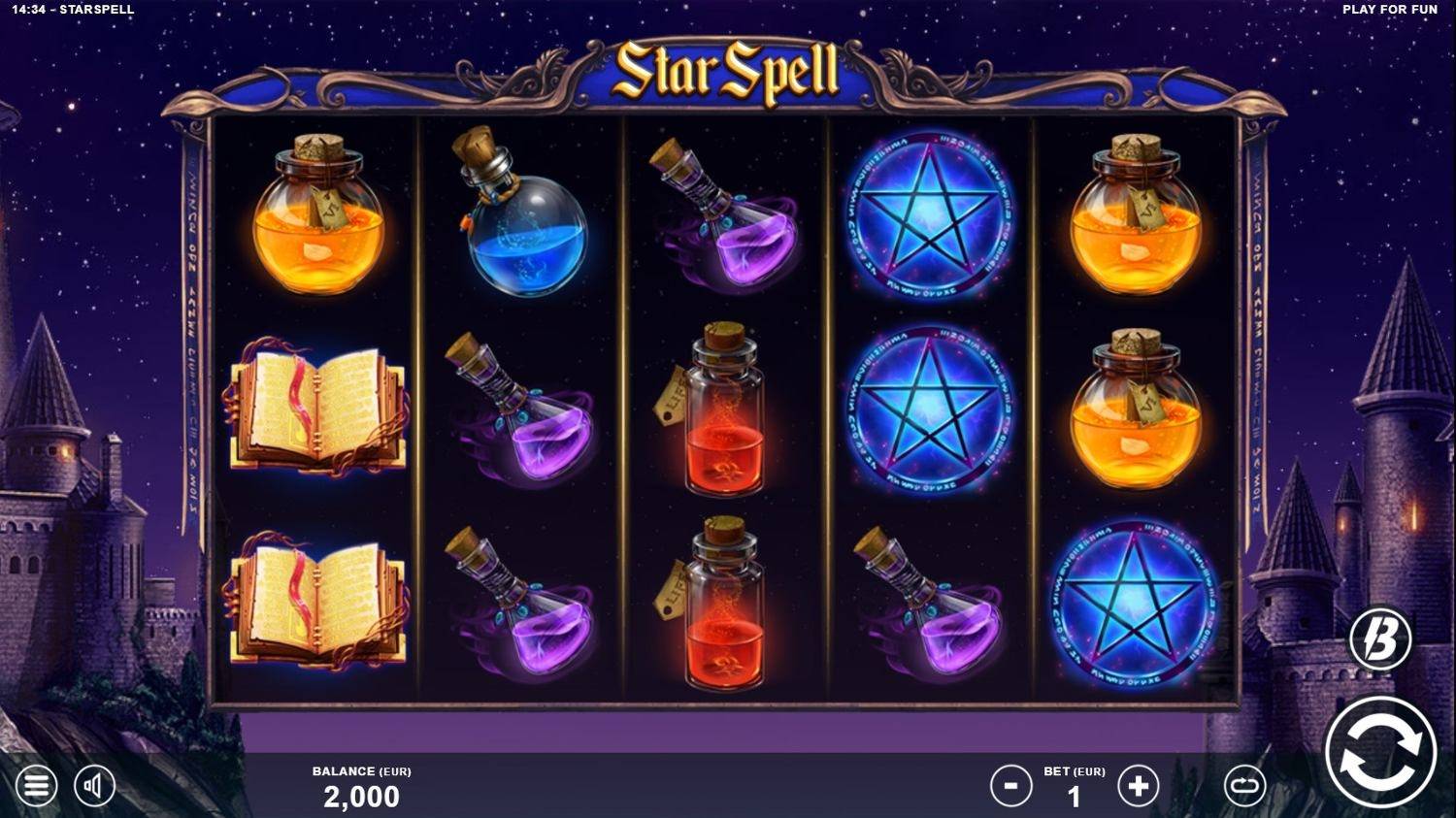Click the BALANCE display showing 2,000

point(361,796)
